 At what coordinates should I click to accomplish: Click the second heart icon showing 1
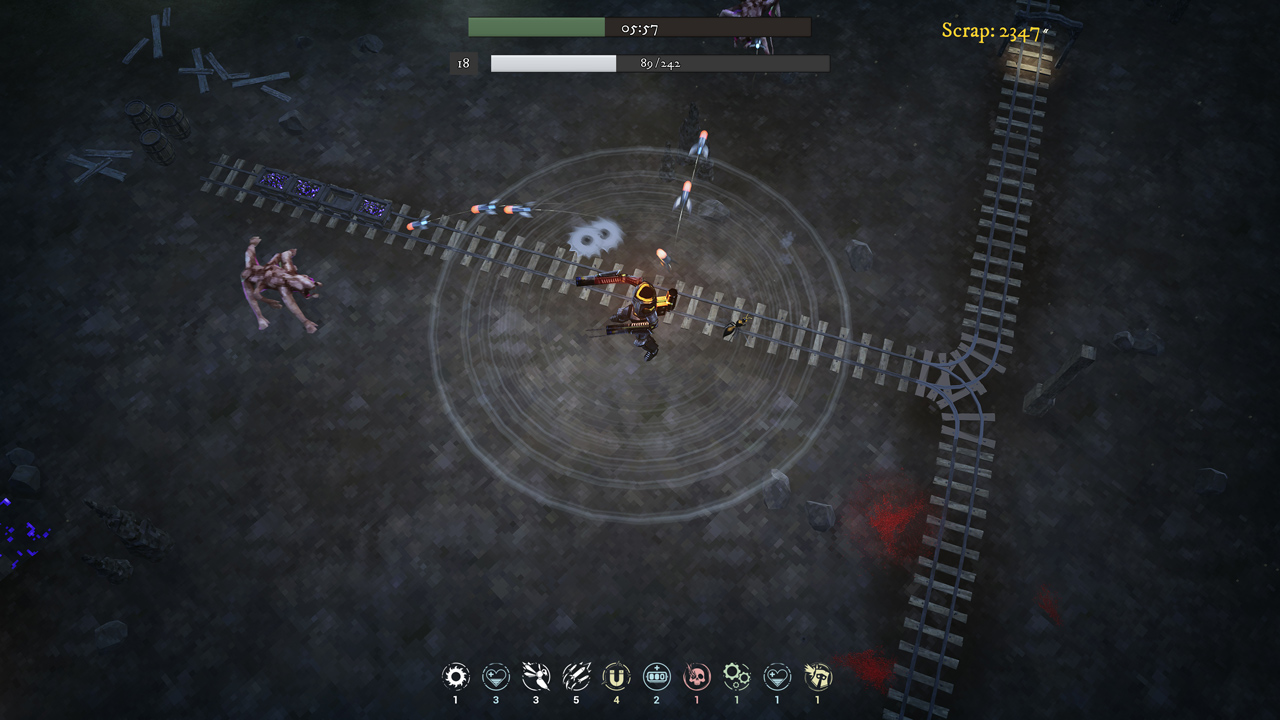click(x=776, y=676)
